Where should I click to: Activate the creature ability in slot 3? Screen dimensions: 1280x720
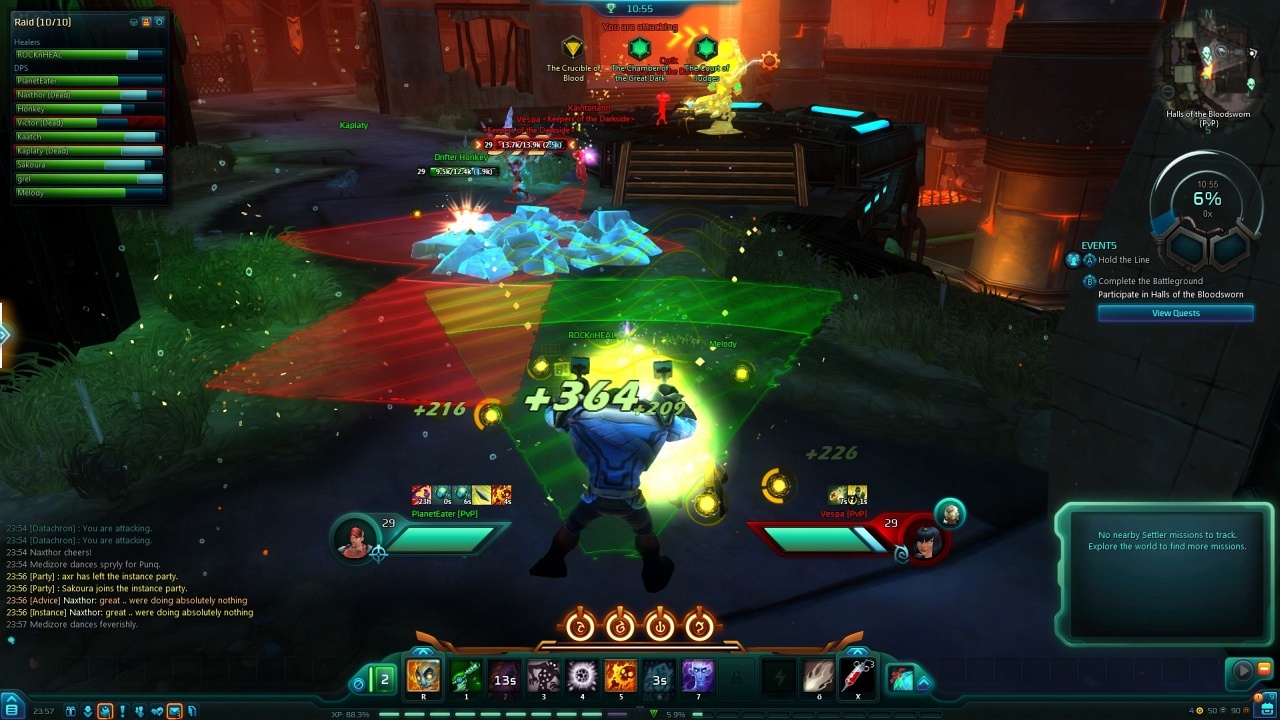pyautogui.click(x=543, y=677)
